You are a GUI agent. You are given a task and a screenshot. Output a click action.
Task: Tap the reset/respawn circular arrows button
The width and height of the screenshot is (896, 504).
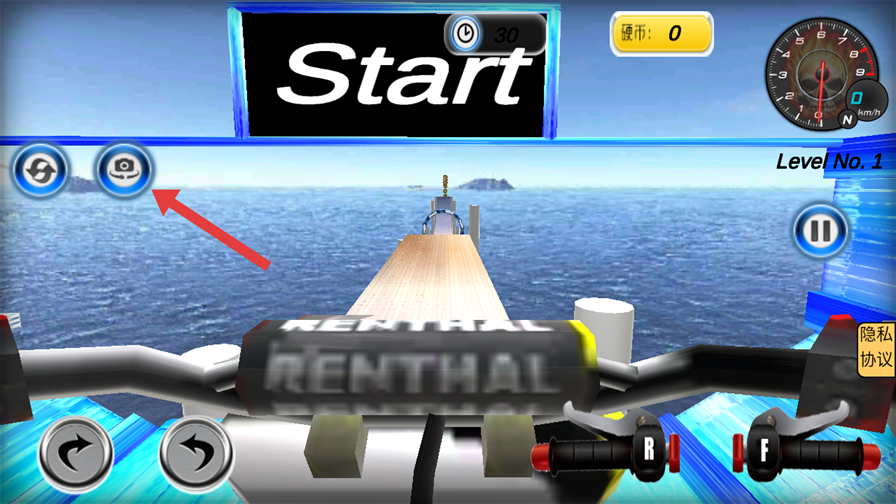click(x=41, y=168)
